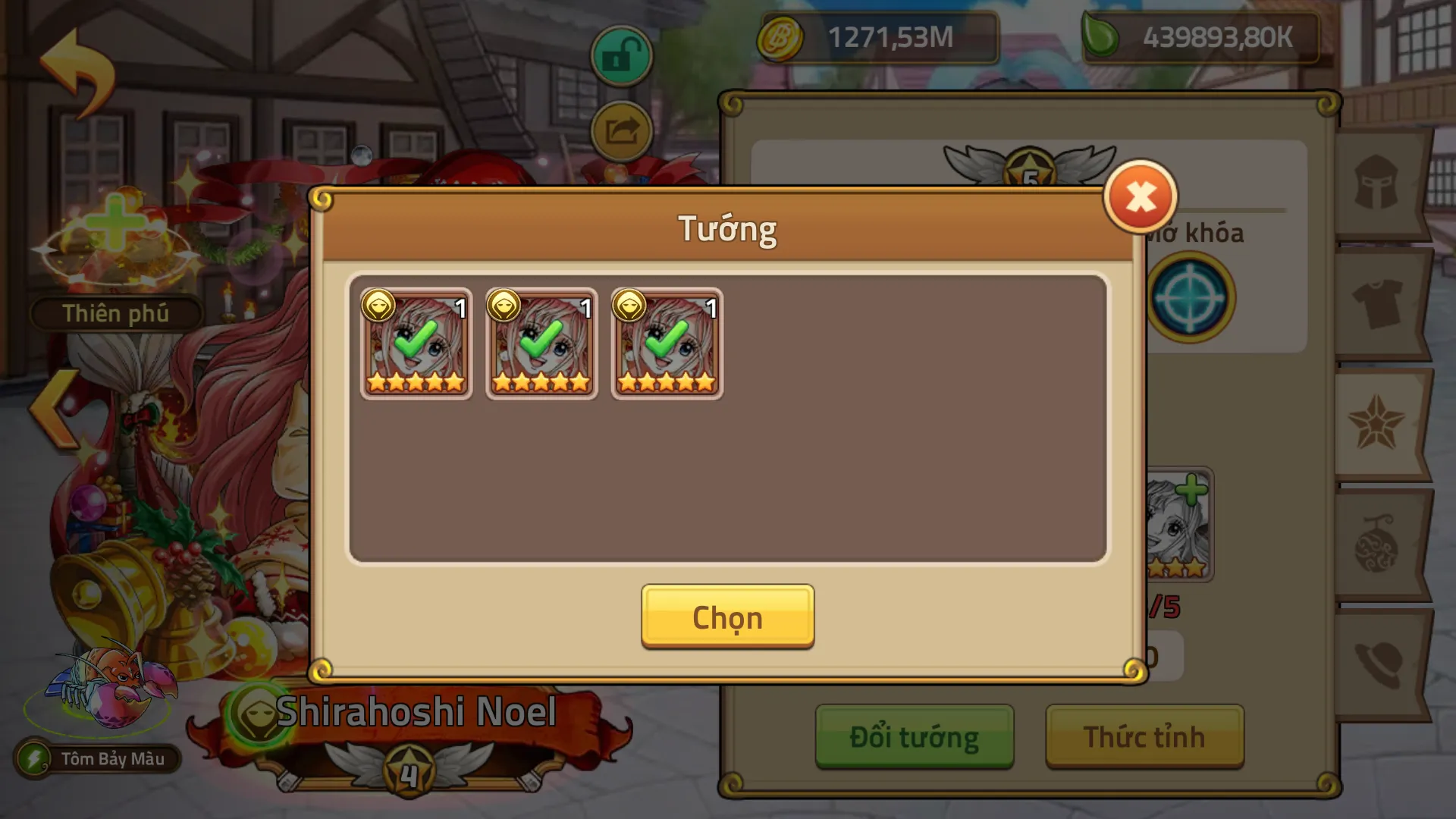Open the straw hat tab
1456x819 pixels.
[1376, 665]
